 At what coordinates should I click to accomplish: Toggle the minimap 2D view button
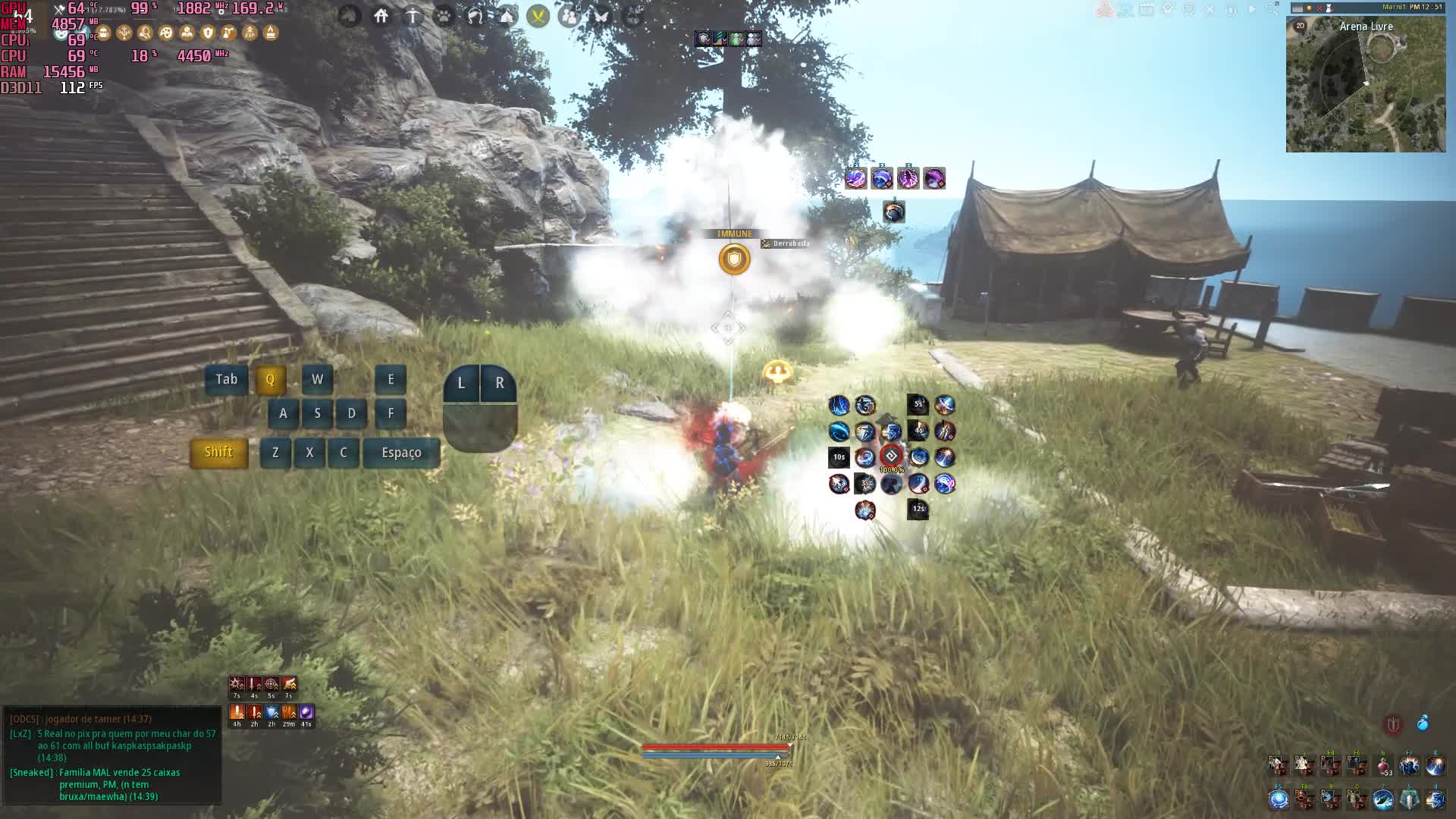(1301, 26)
